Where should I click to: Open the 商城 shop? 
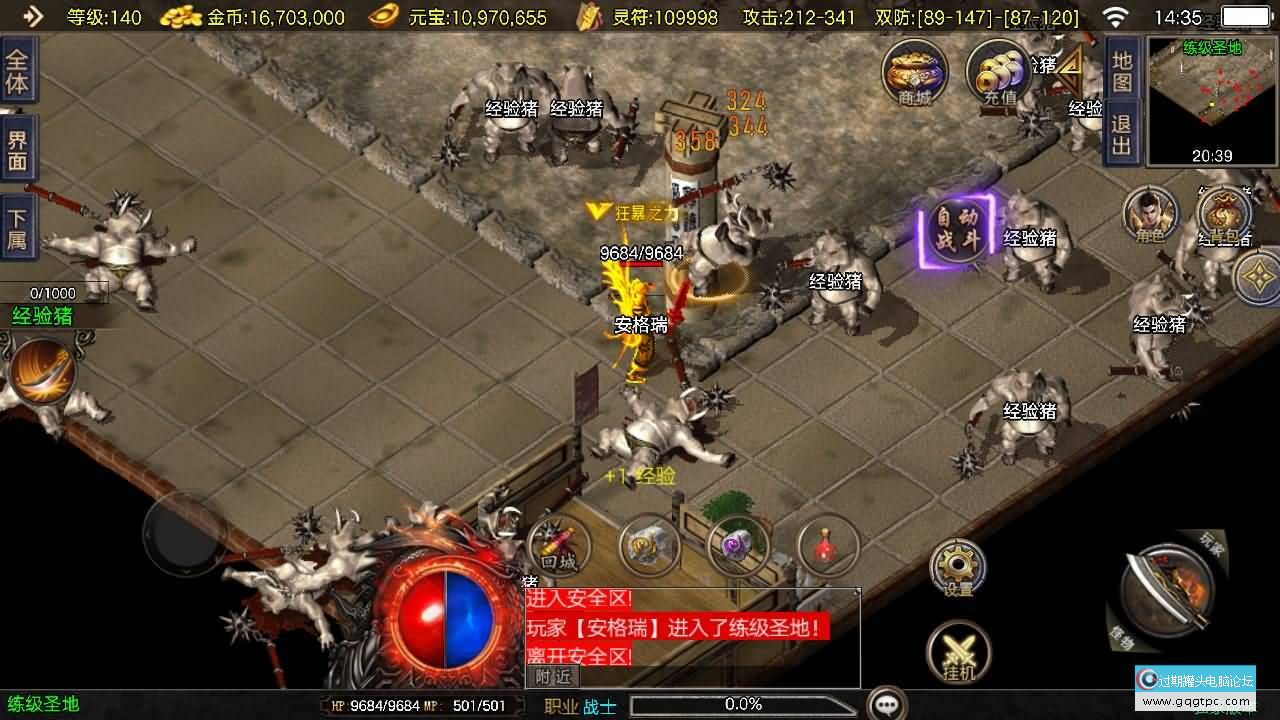point(914,72)
